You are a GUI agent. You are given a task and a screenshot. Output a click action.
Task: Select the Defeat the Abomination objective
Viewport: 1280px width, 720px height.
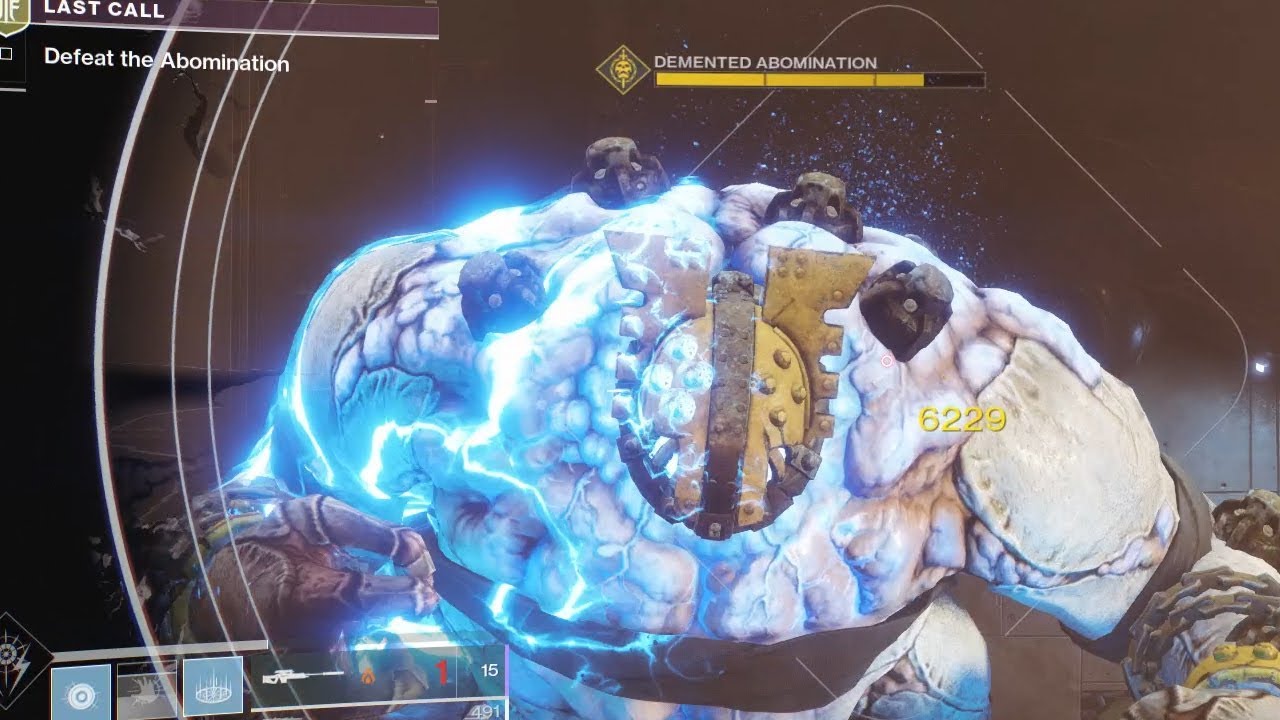166,60
